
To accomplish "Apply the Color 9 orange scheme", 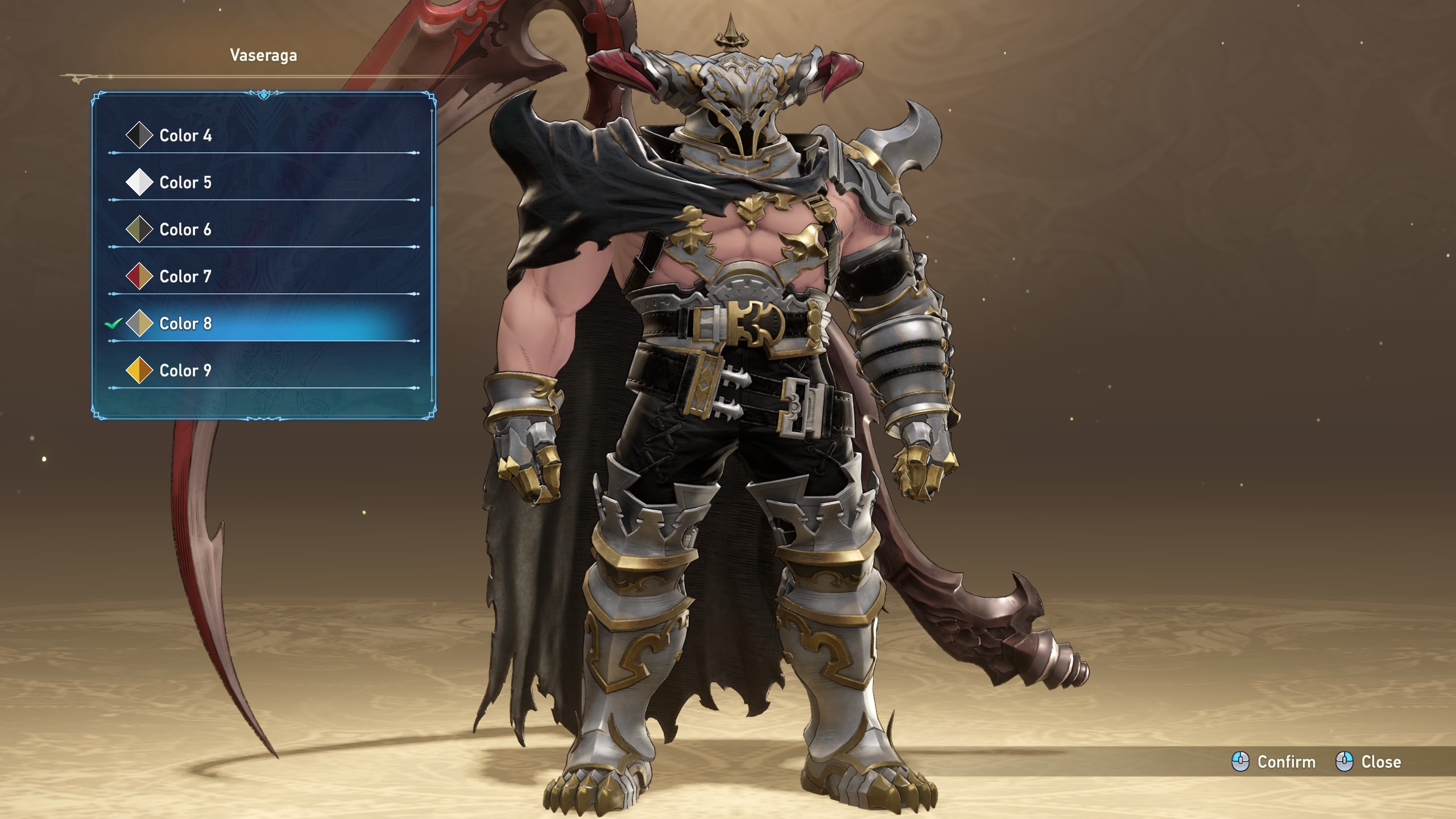I will [185, 371].
